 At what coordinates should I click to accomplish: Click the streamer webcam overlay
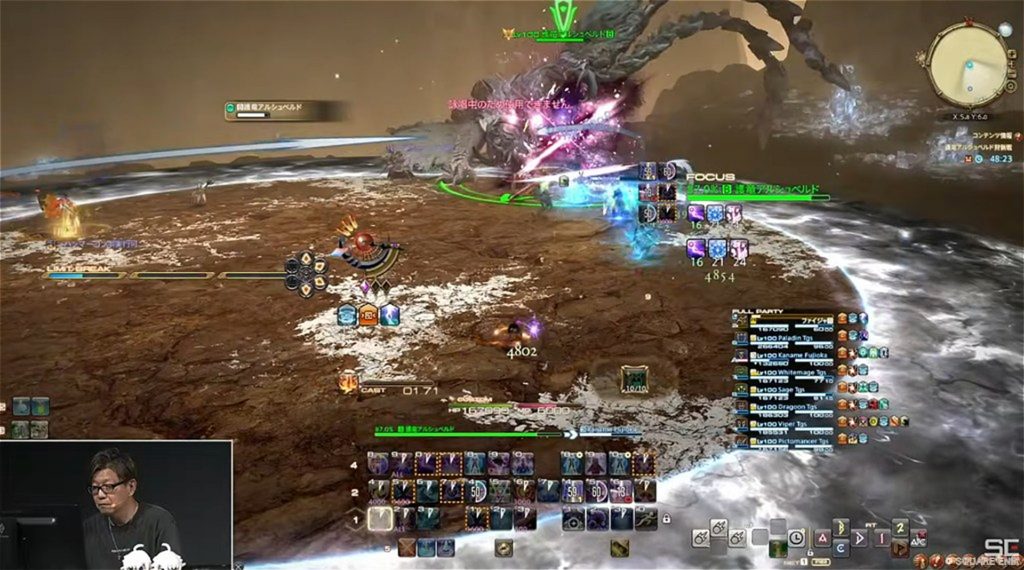pos(117,505)
